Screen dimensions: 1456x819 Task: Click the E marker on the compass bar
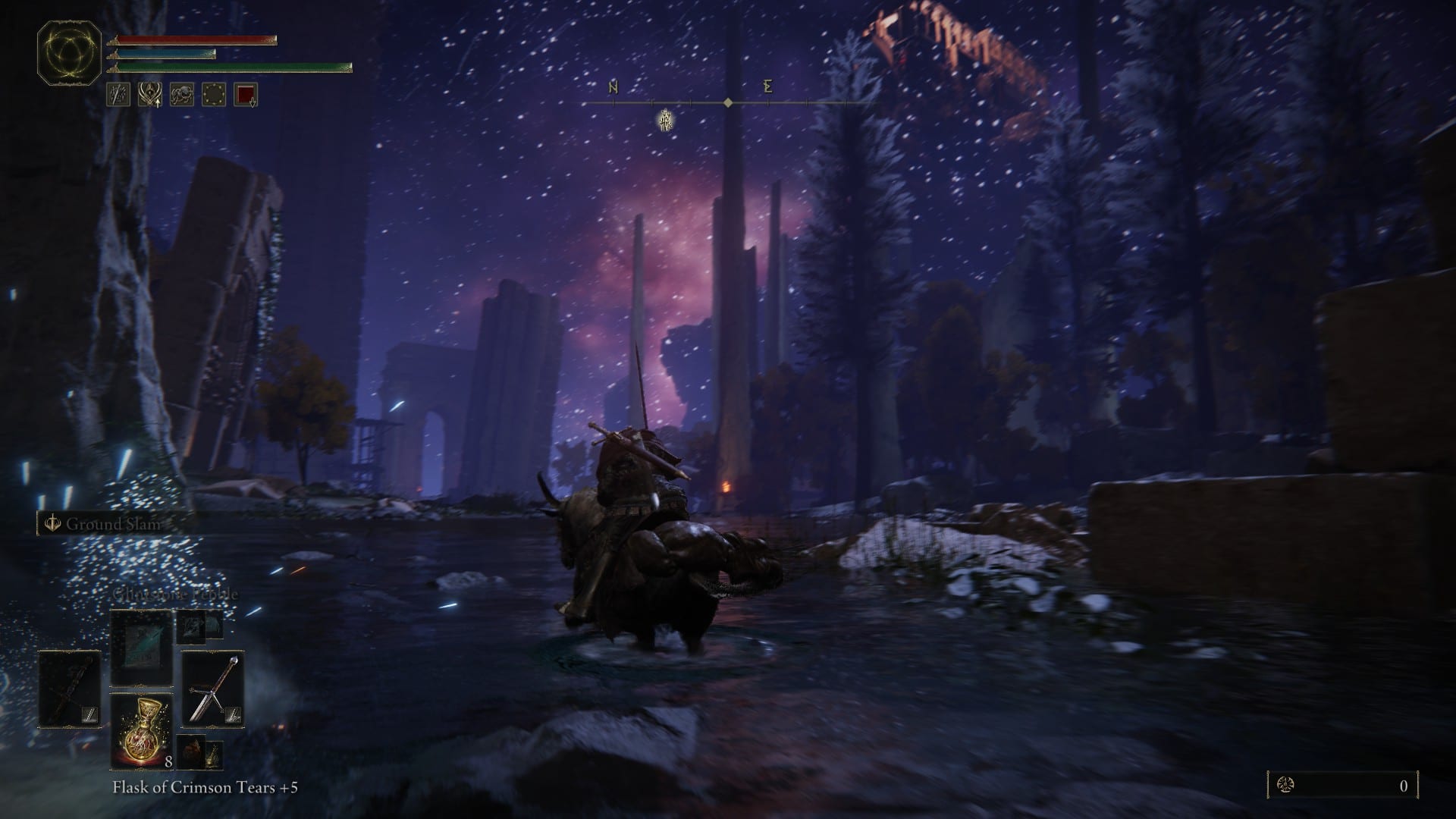(767, 87)
